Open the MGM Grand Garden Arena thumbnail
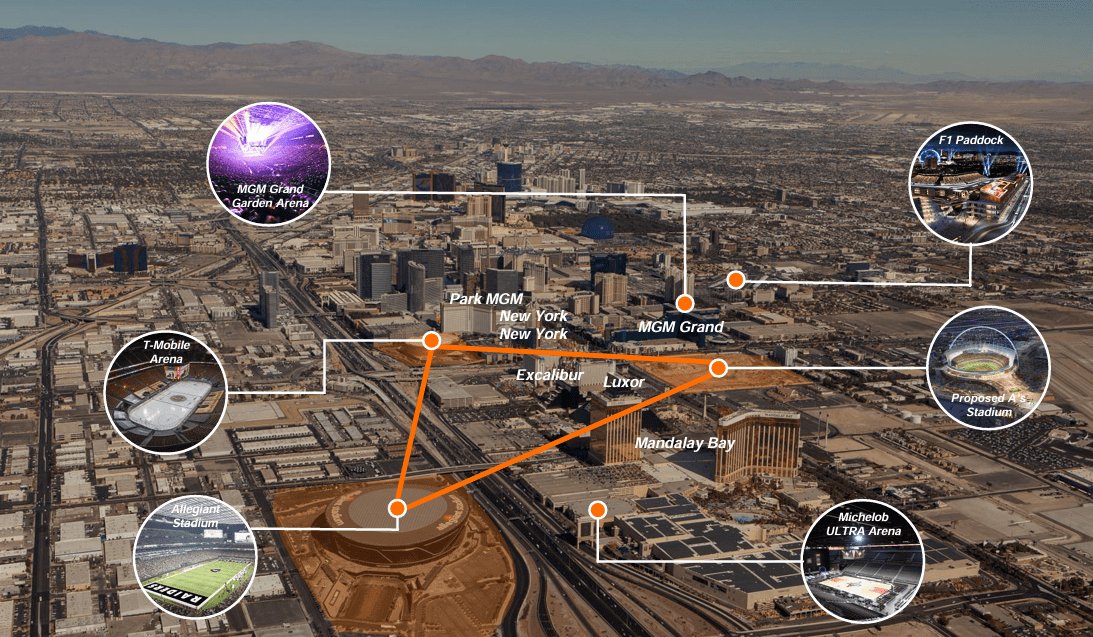This screenshot has height=637, width=1093. 268,164
